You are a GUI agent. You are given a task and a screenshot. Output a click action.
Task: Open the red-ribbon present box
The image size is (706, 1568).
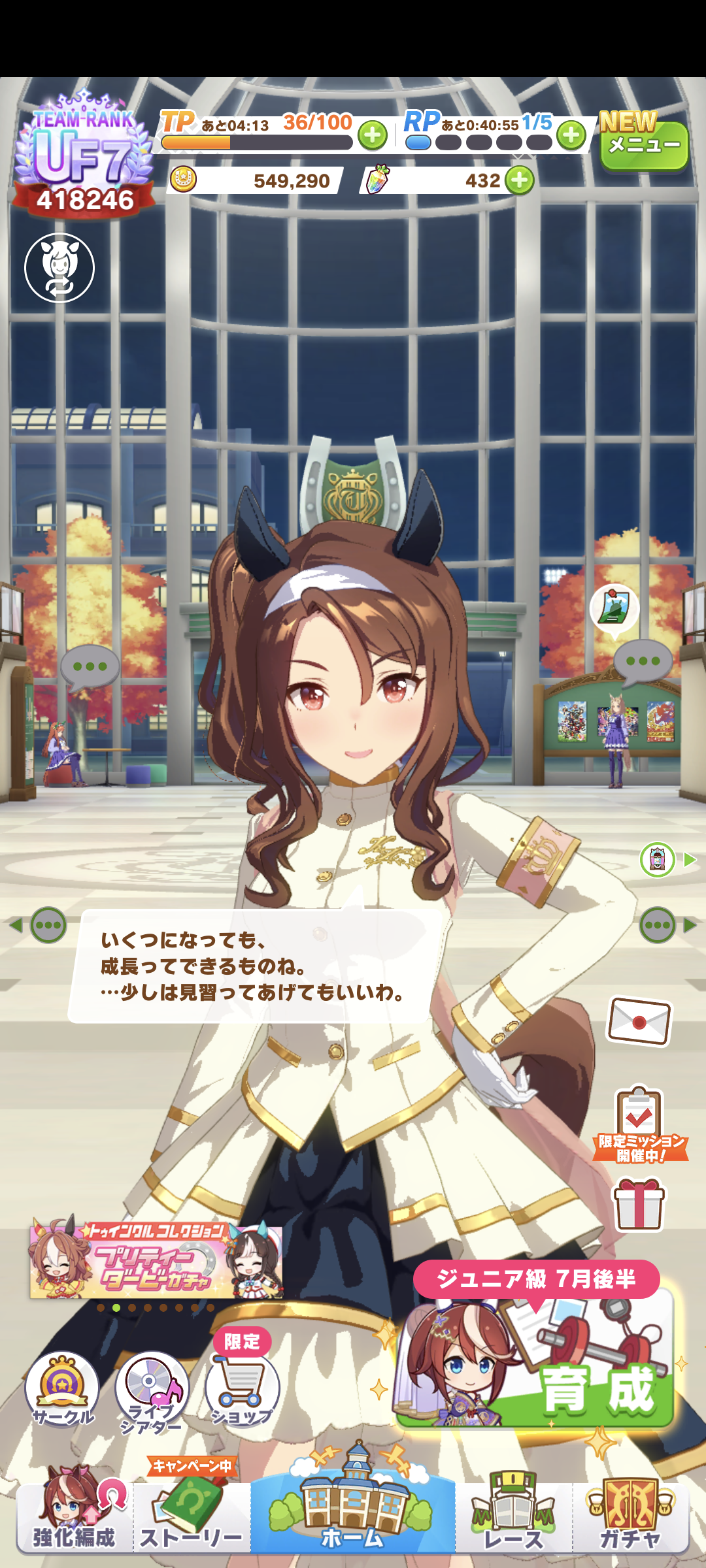639,1203
